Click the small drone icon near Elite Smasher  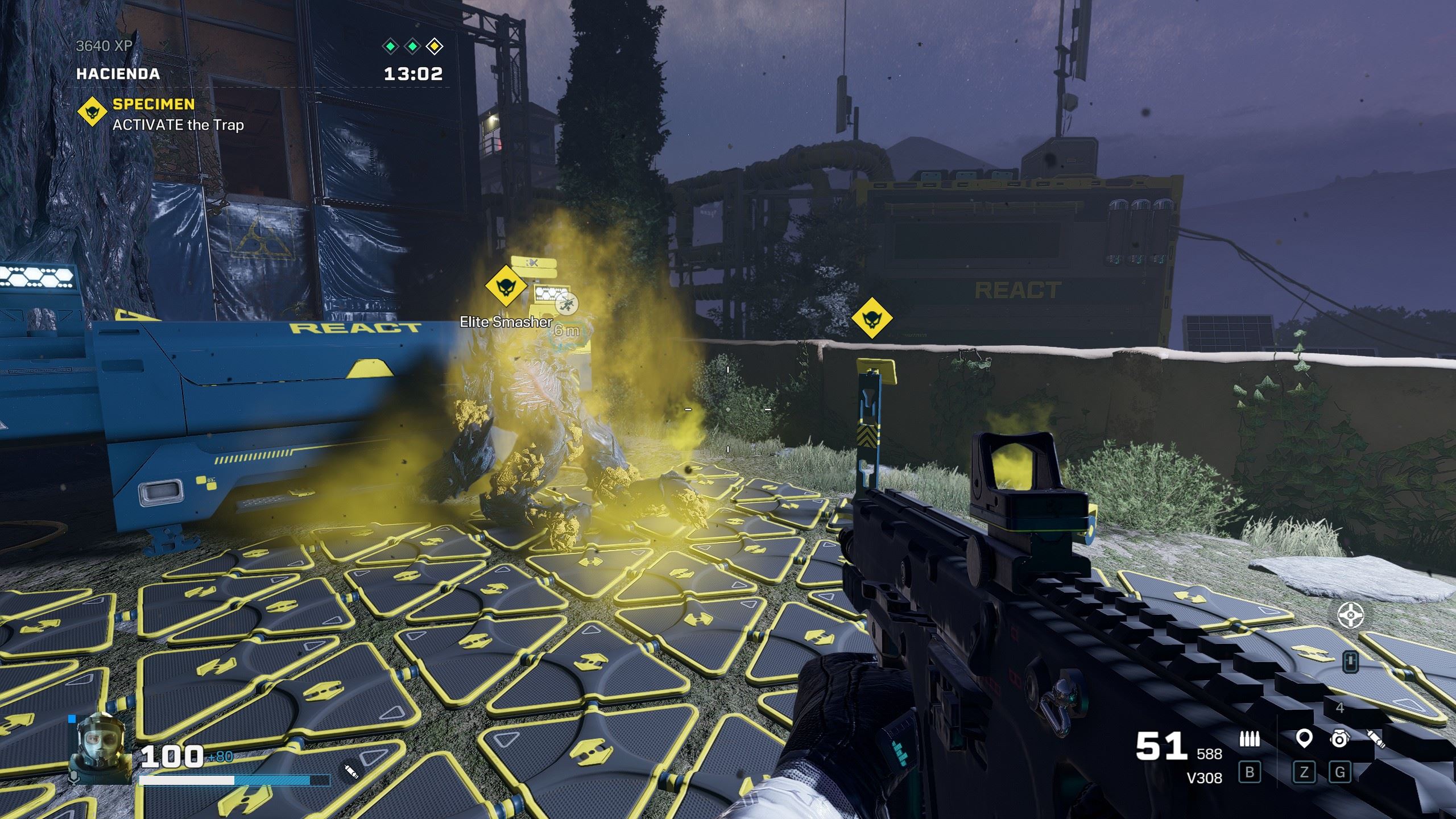566,303
